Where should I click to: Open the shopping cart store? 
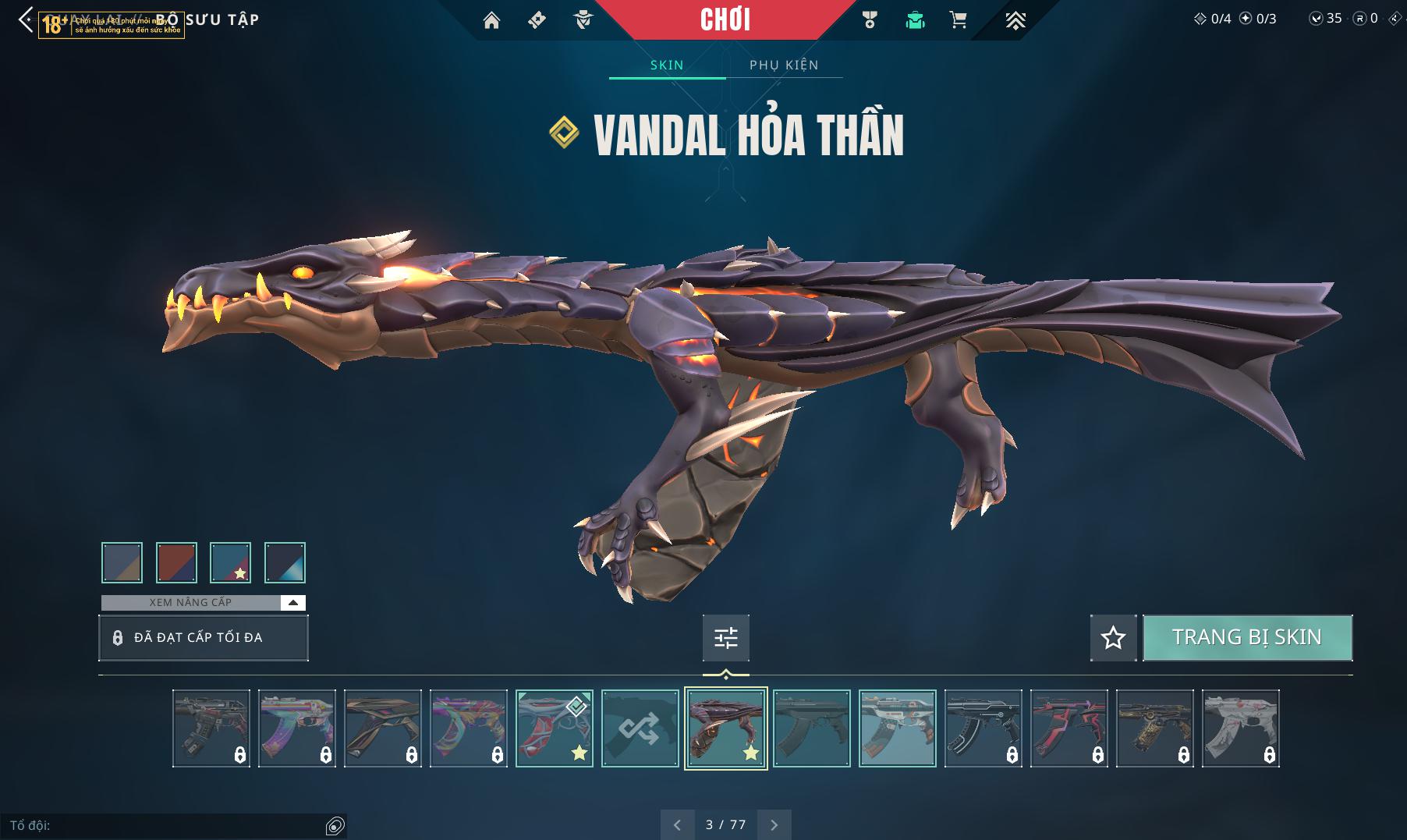[x=959, y=20]
